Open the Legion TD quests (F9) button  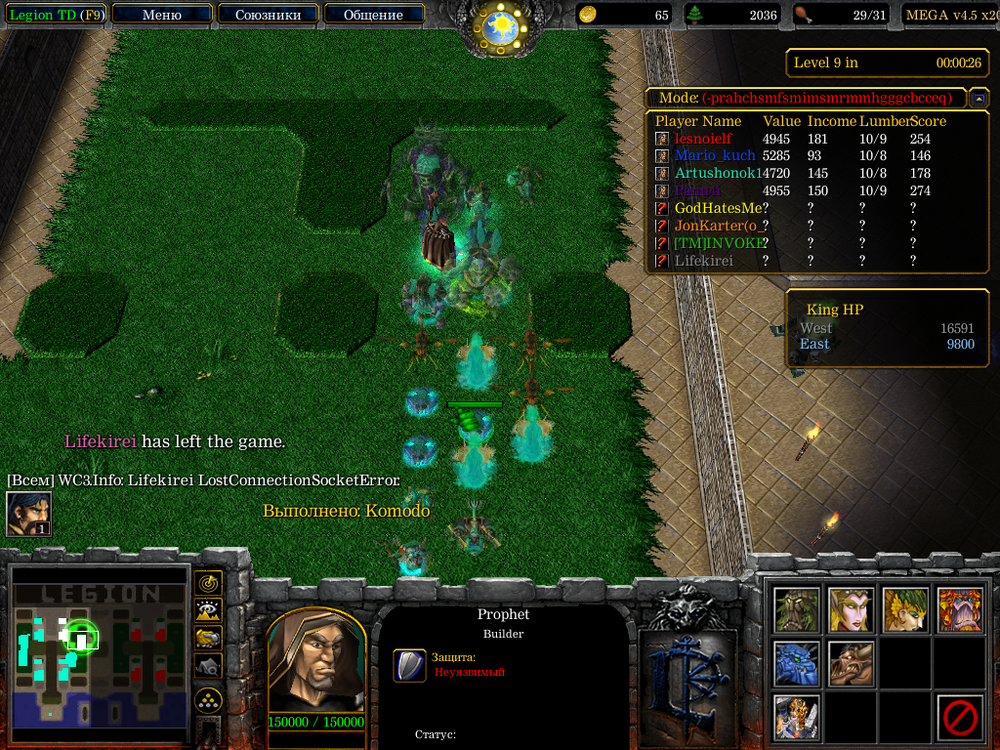click(x=54, y=14)
